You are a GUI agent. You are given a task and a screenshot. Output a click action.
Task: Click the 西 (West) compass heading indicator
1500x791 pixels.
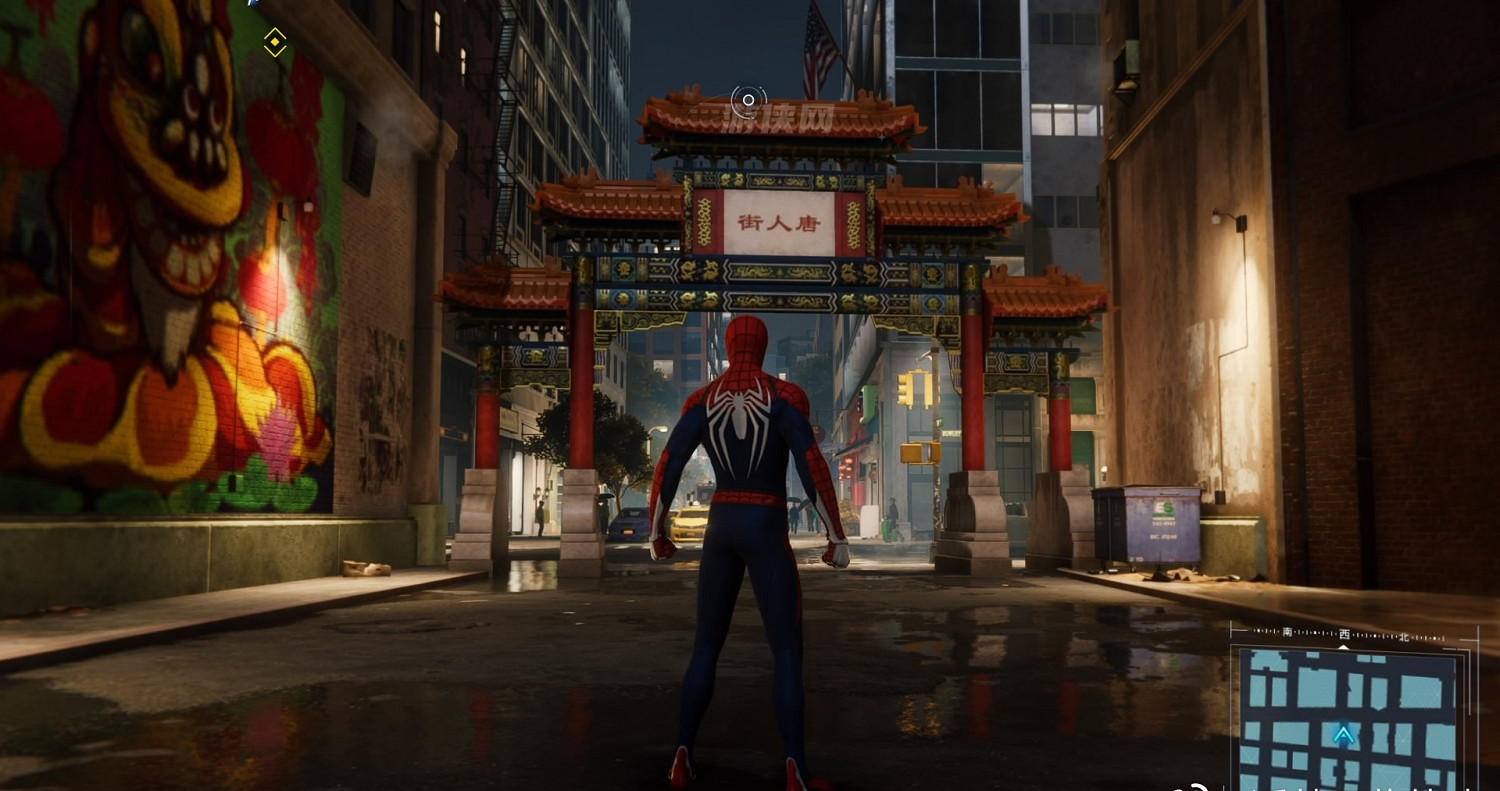tap(1347, 636)
